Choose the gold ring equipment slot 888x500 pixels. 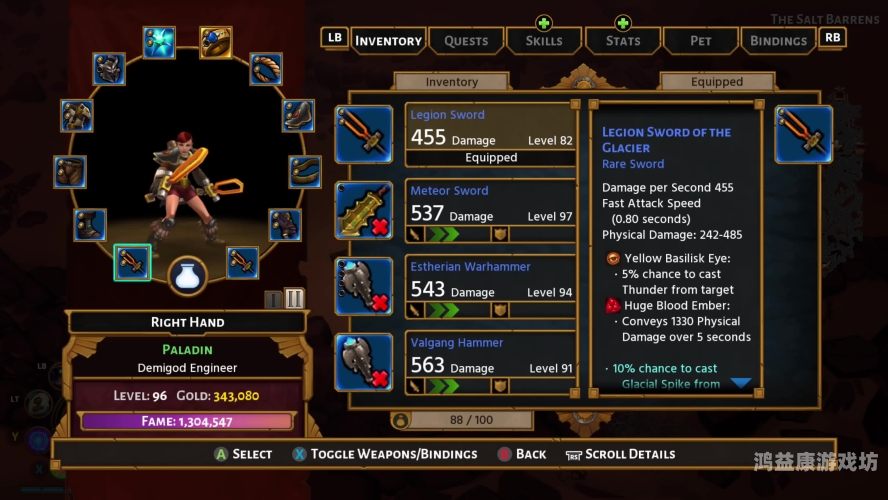click(215, 41)
